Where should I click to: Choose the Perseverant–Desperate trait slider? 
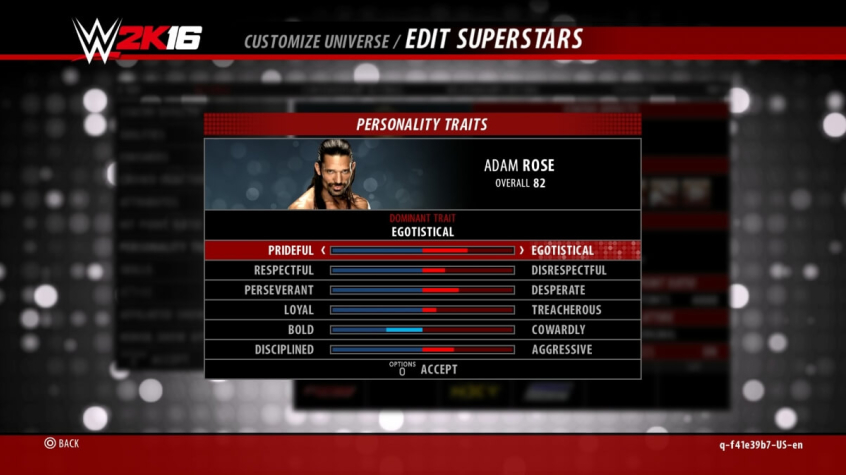point(422,290)
